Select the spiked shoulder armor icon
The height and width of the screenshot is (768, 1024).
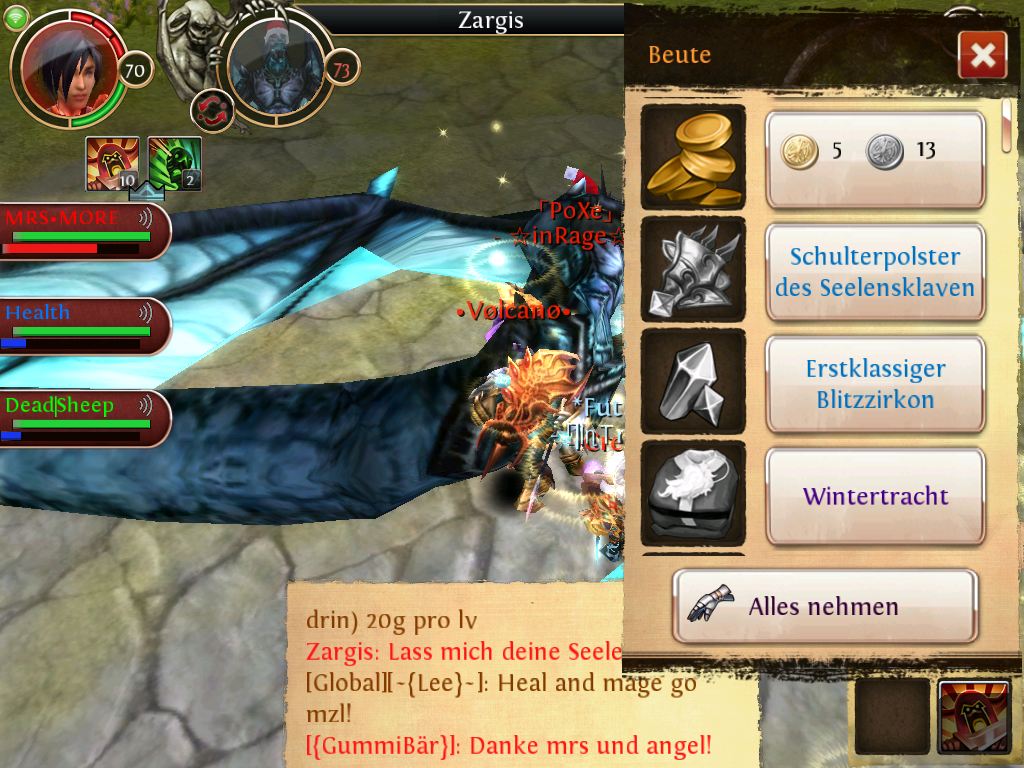[693, 270]
